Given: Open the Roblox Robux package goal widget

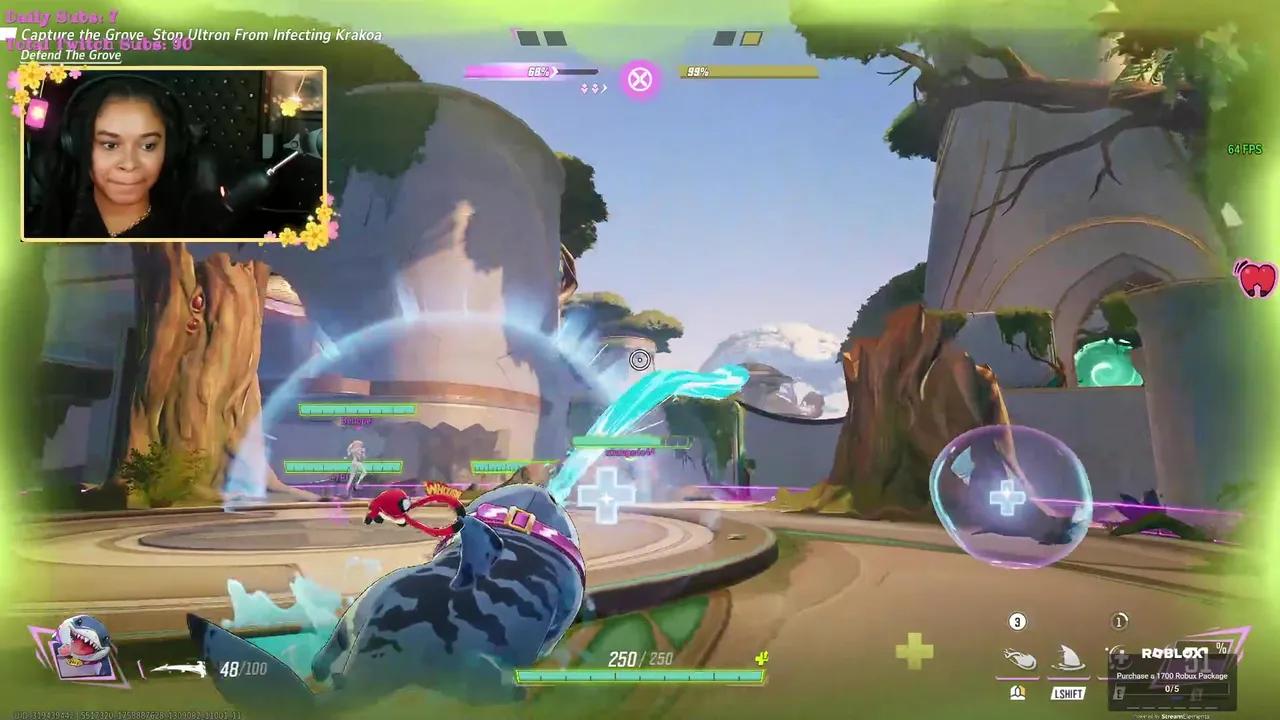Looking at the screenshot, I should tap(1172, 671).
